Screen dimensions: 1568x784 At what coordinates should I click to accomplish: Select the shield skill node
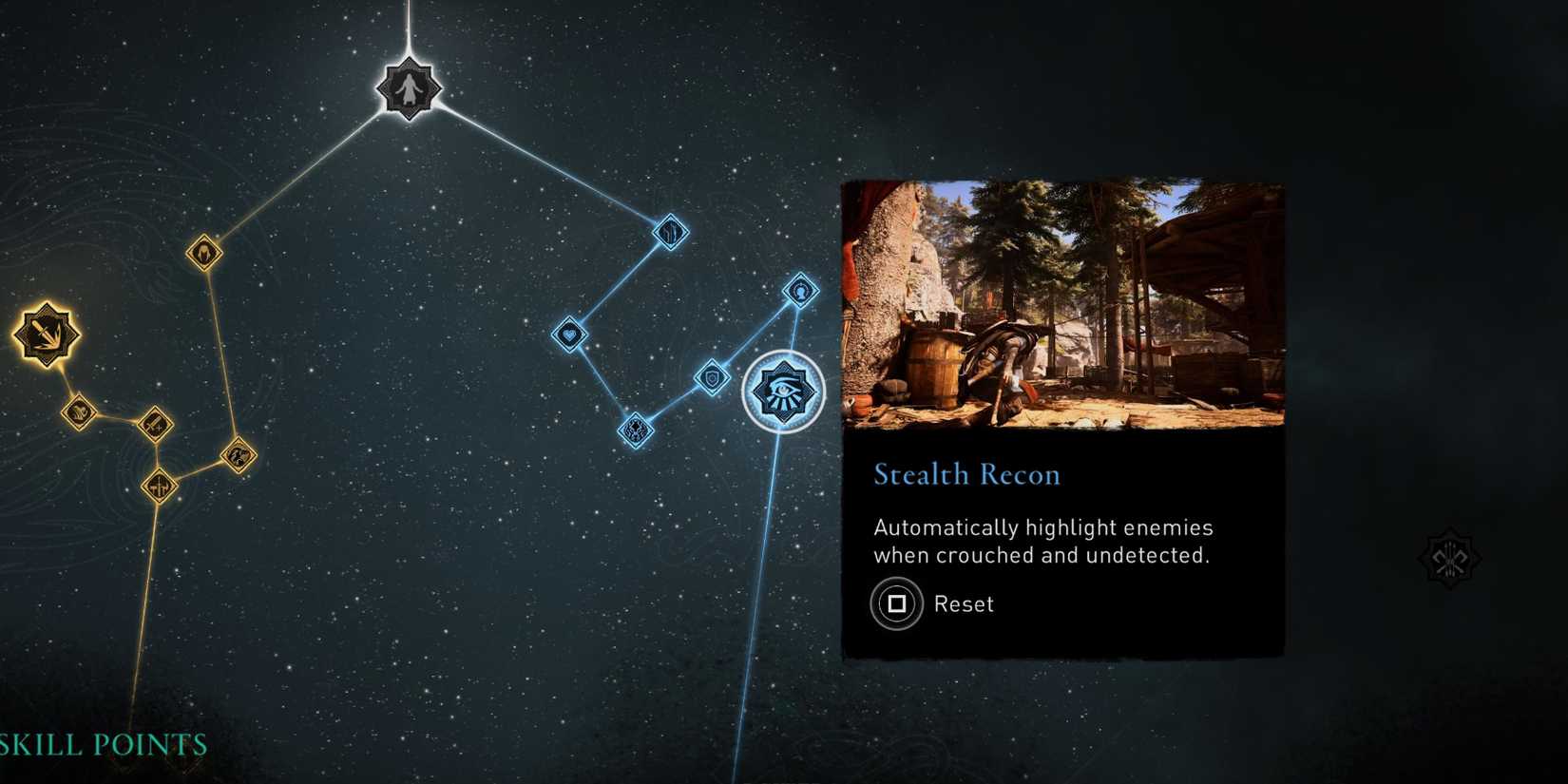[x=711, y=378]
